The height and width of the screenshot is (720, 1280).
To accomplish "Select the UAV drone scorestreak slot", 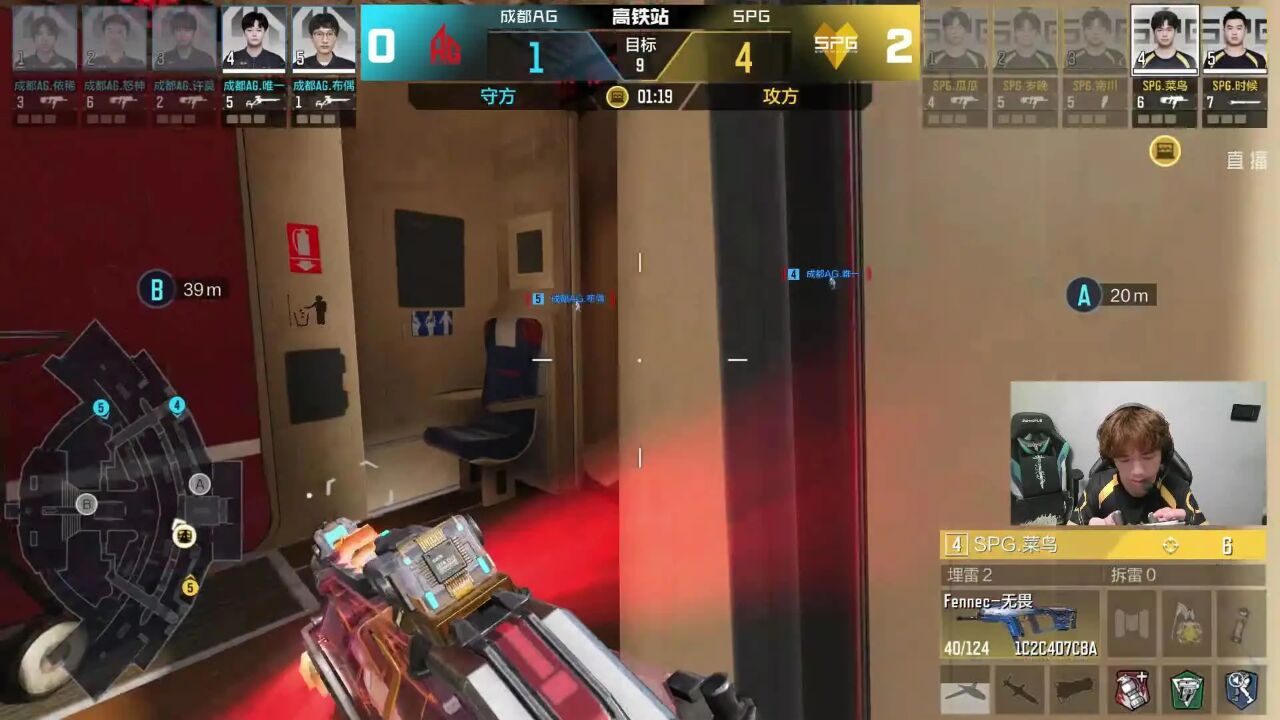I will [965, 690].
